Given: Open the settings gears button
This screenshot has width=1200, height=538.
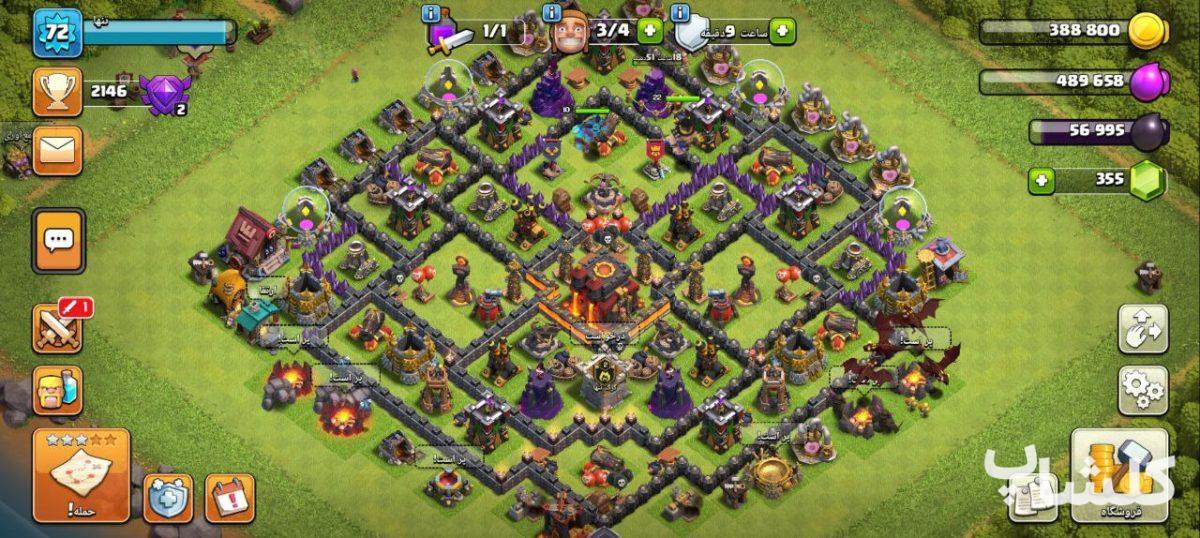Looking at the screenshot, I should tap(1143, 384).
